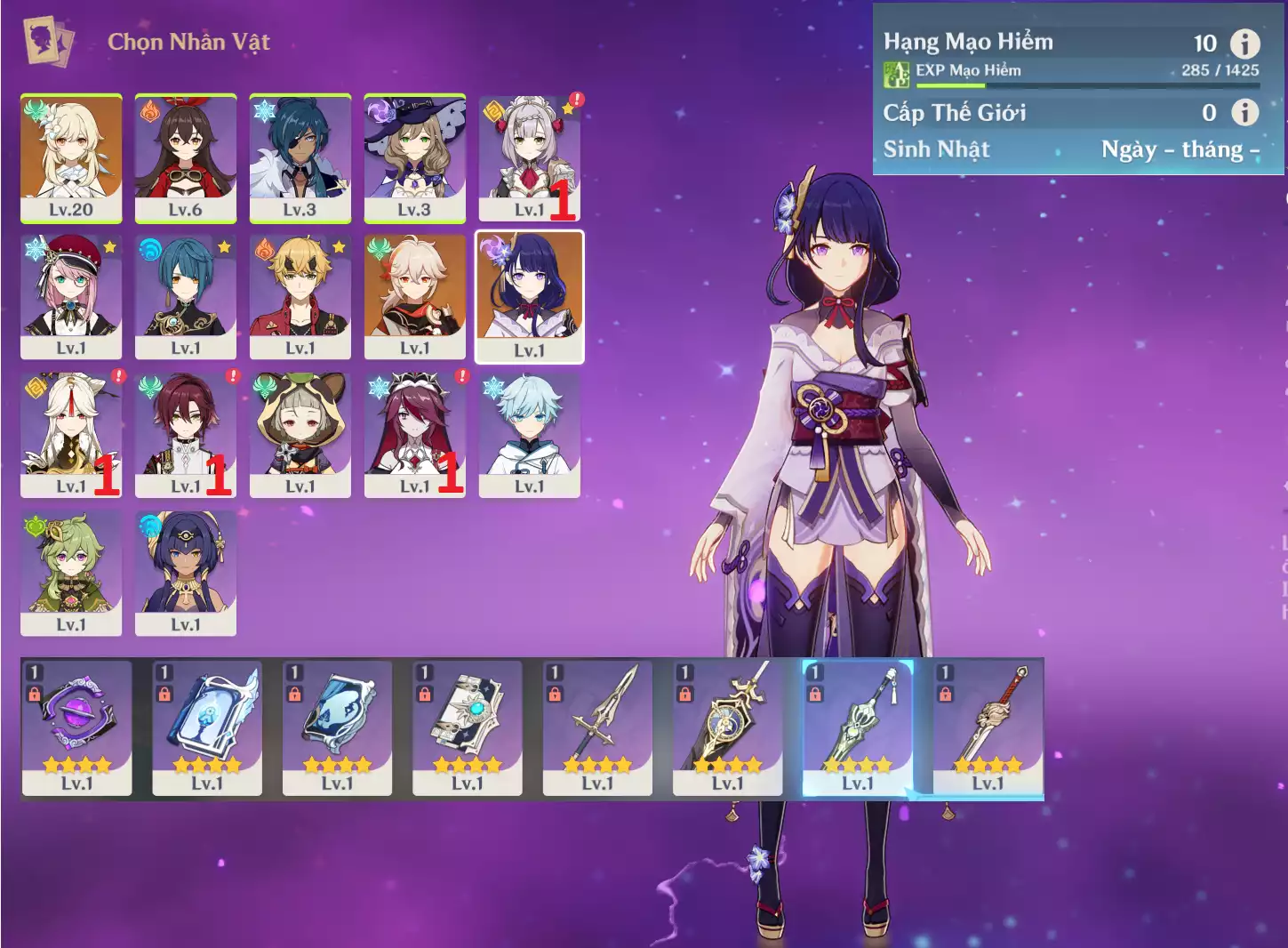Select Kazuha's character card
Screen dimensions: 1288x948
pyautogui.click(x=414, y=296)
